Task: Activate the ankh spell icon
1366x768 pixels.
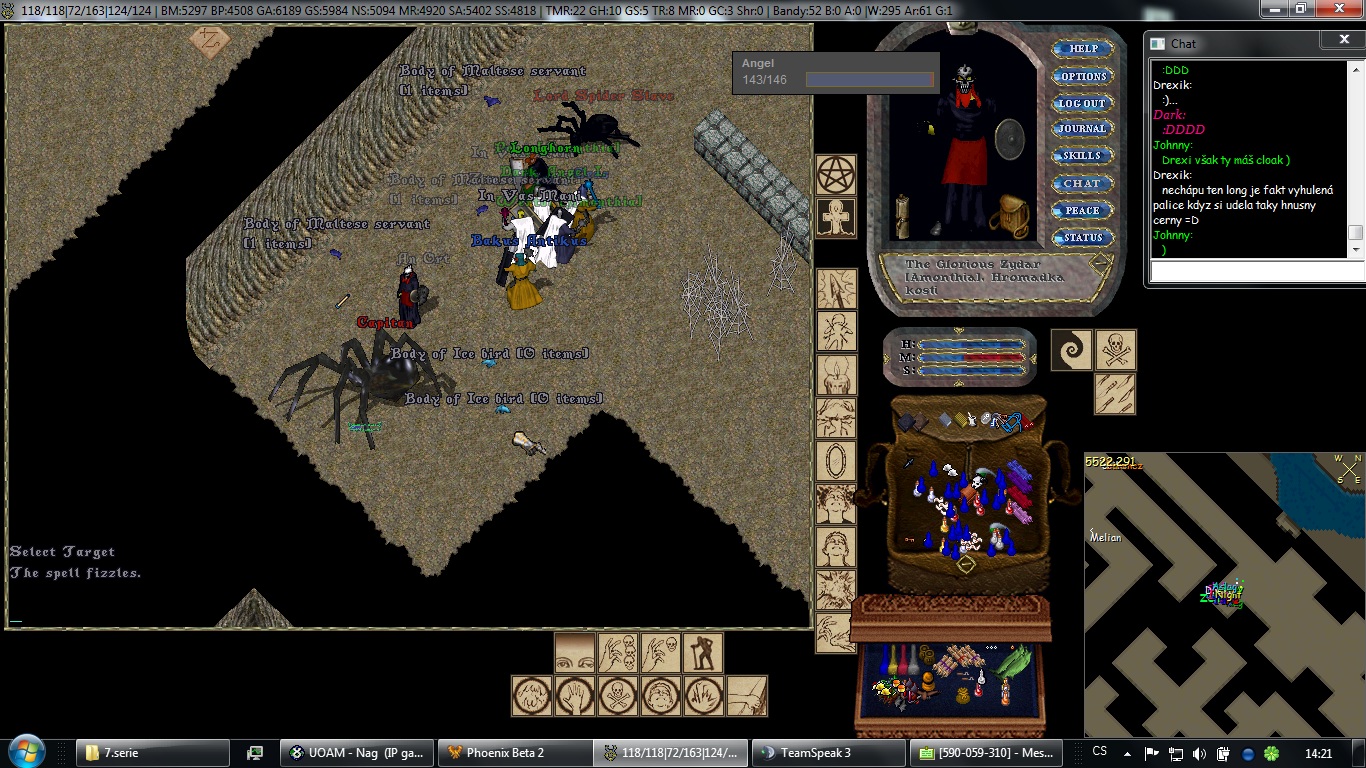Action: [x=836, y=217]
